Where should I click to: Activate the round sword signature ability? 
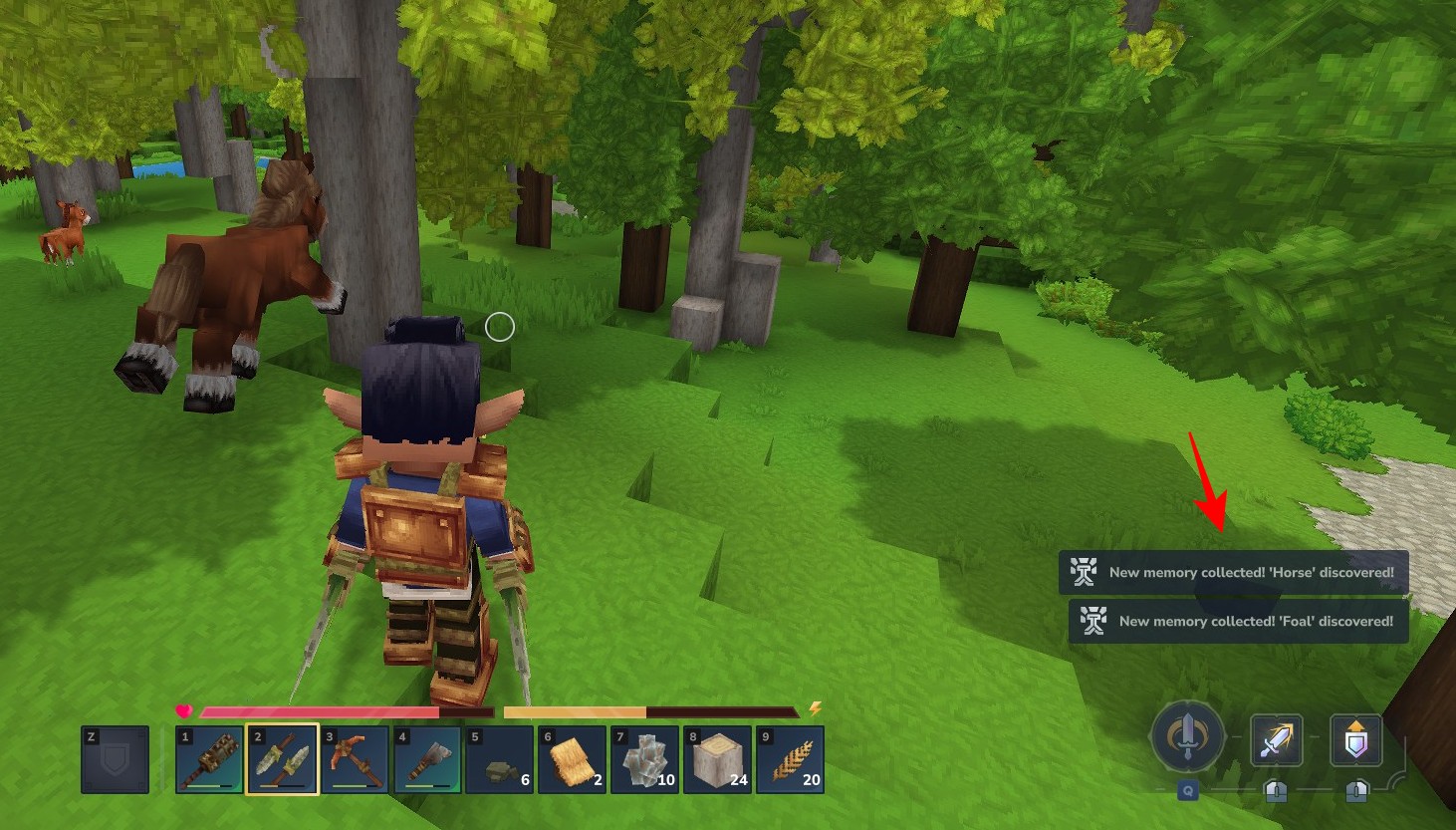point(1187,737)
